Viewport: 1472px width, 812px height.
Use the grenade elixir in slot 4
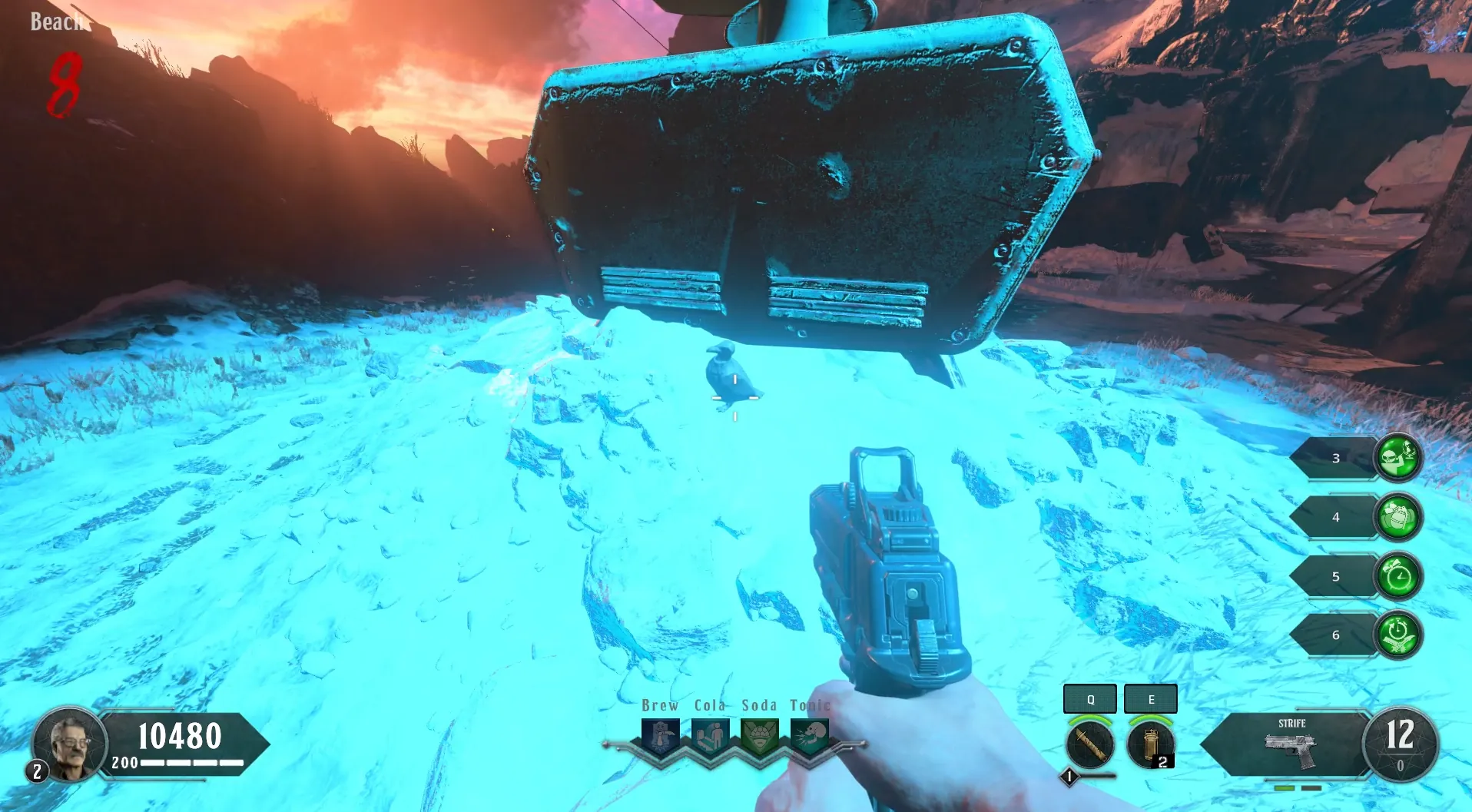click(1397, 517)
